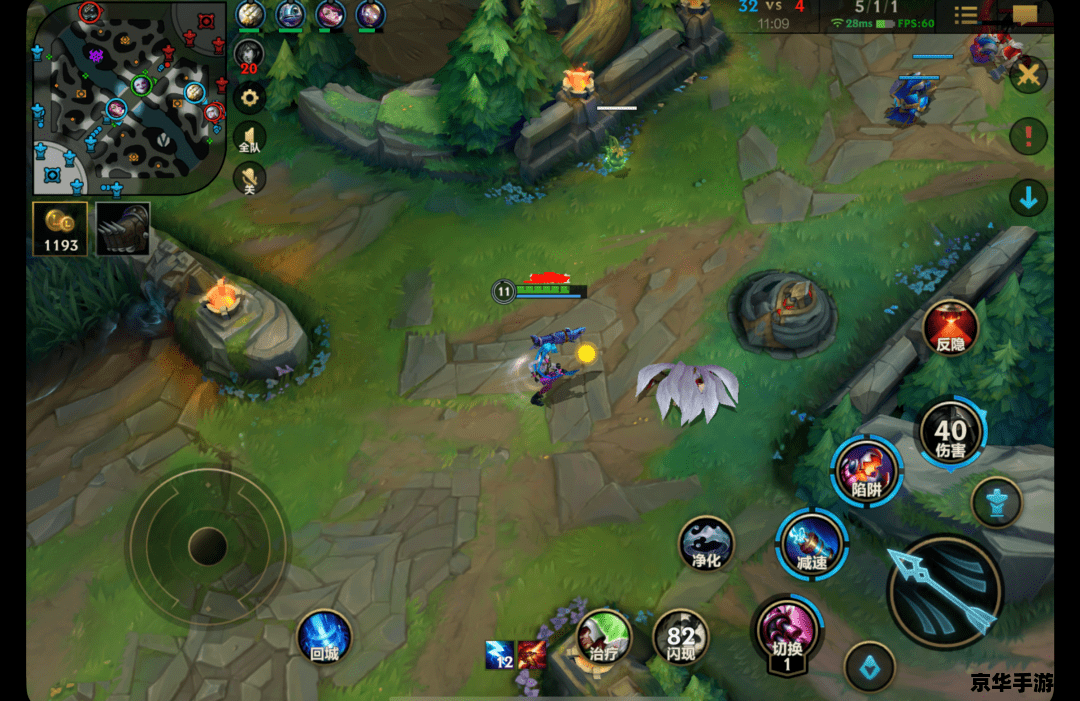Tap the 闪现 flash spell on cooldown

coord(681,637)
